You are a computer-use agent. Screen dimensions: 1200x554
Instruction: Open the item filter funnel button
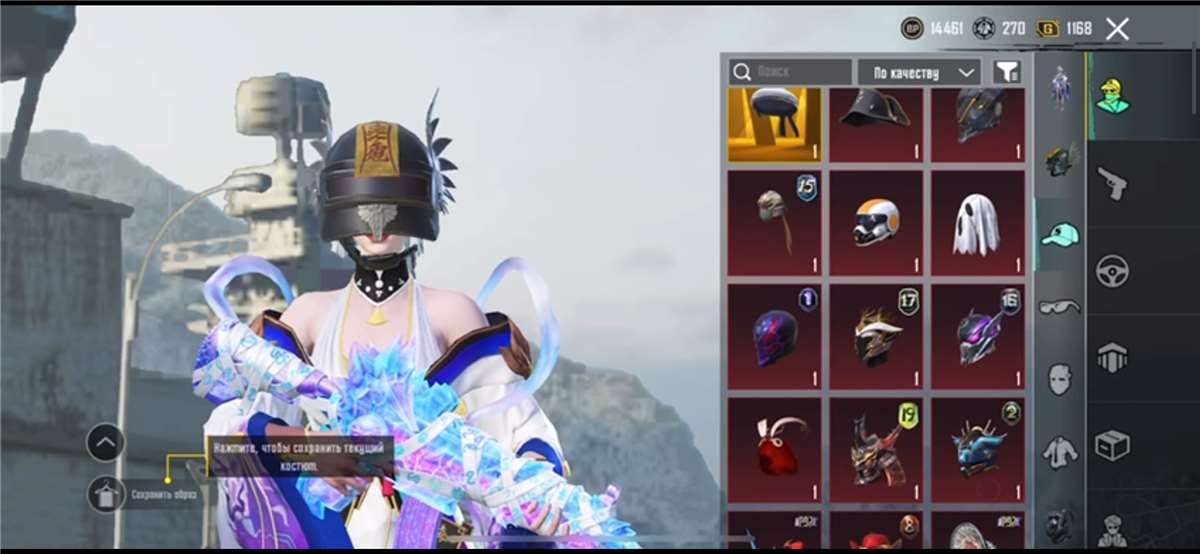[x=1007, y=72]
